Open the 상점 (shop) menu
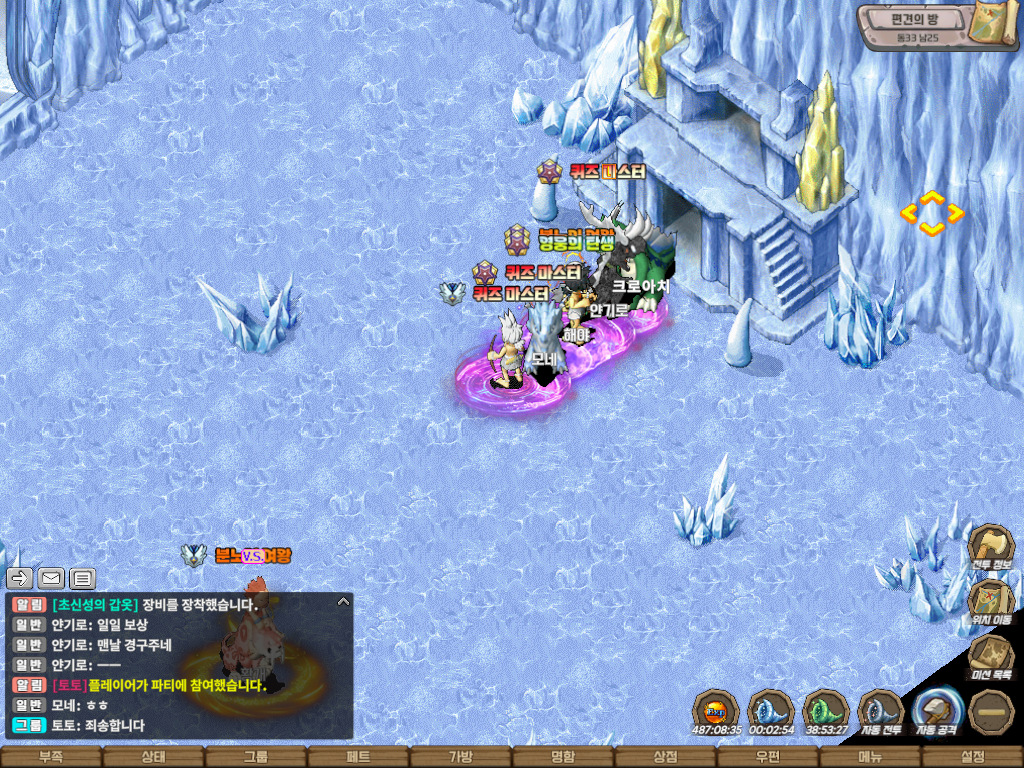 (665, 757)
